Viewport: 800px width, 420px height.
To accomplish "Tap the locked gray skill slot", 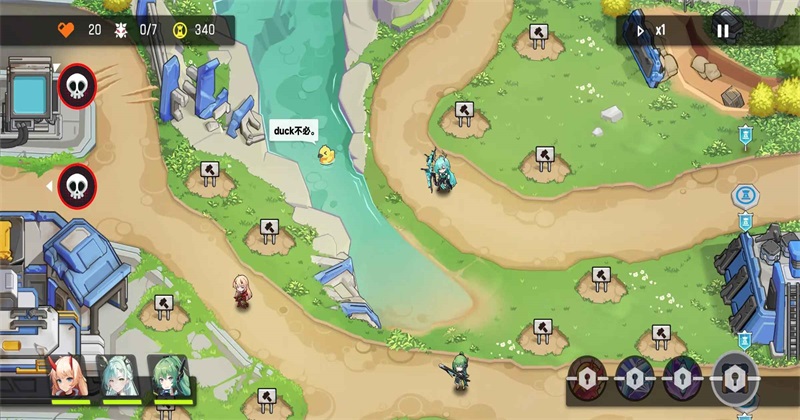I will (735, 378).
